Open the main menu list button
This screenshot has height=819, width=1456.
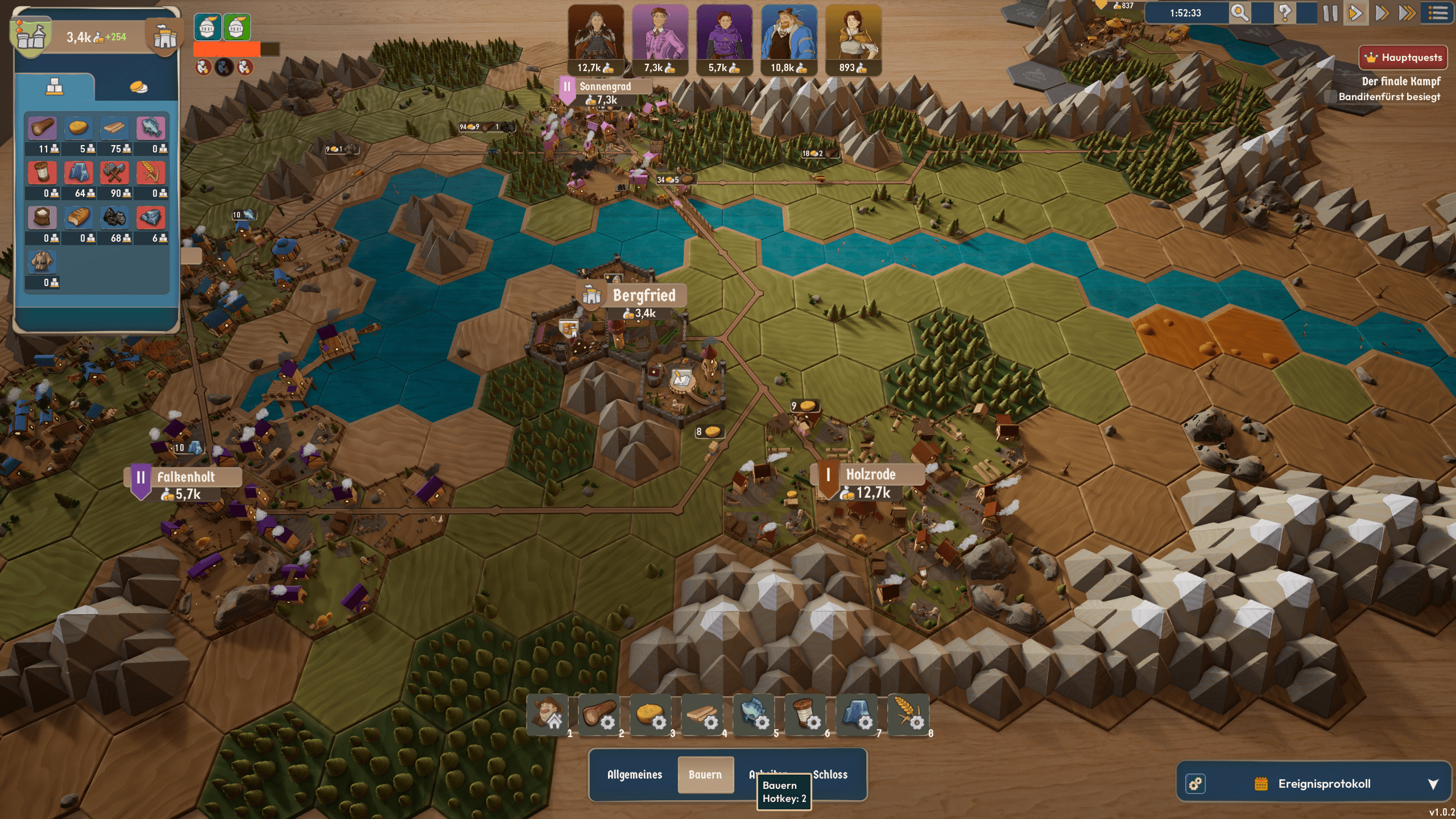[x=1438, y=13]
